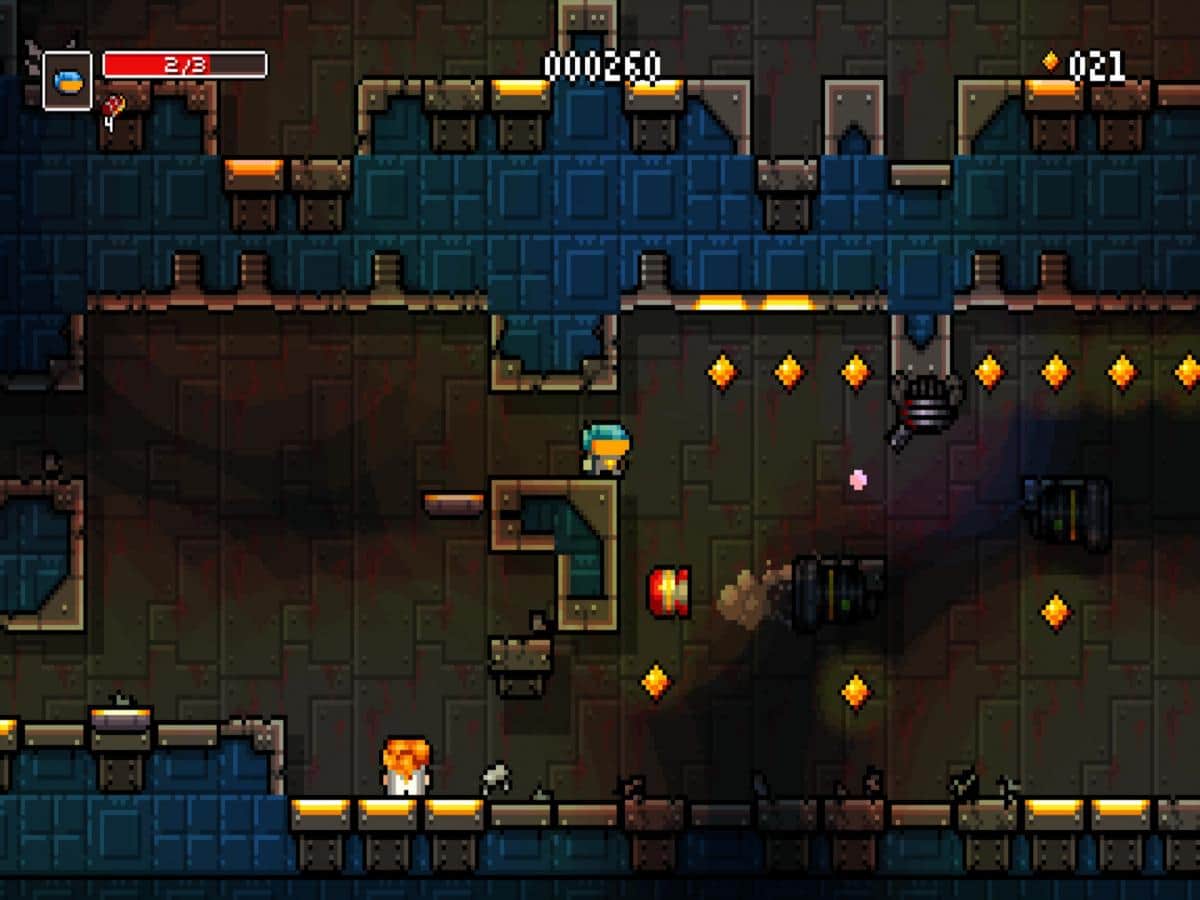Select the blue and orange helmet item slot

[67, 80]
